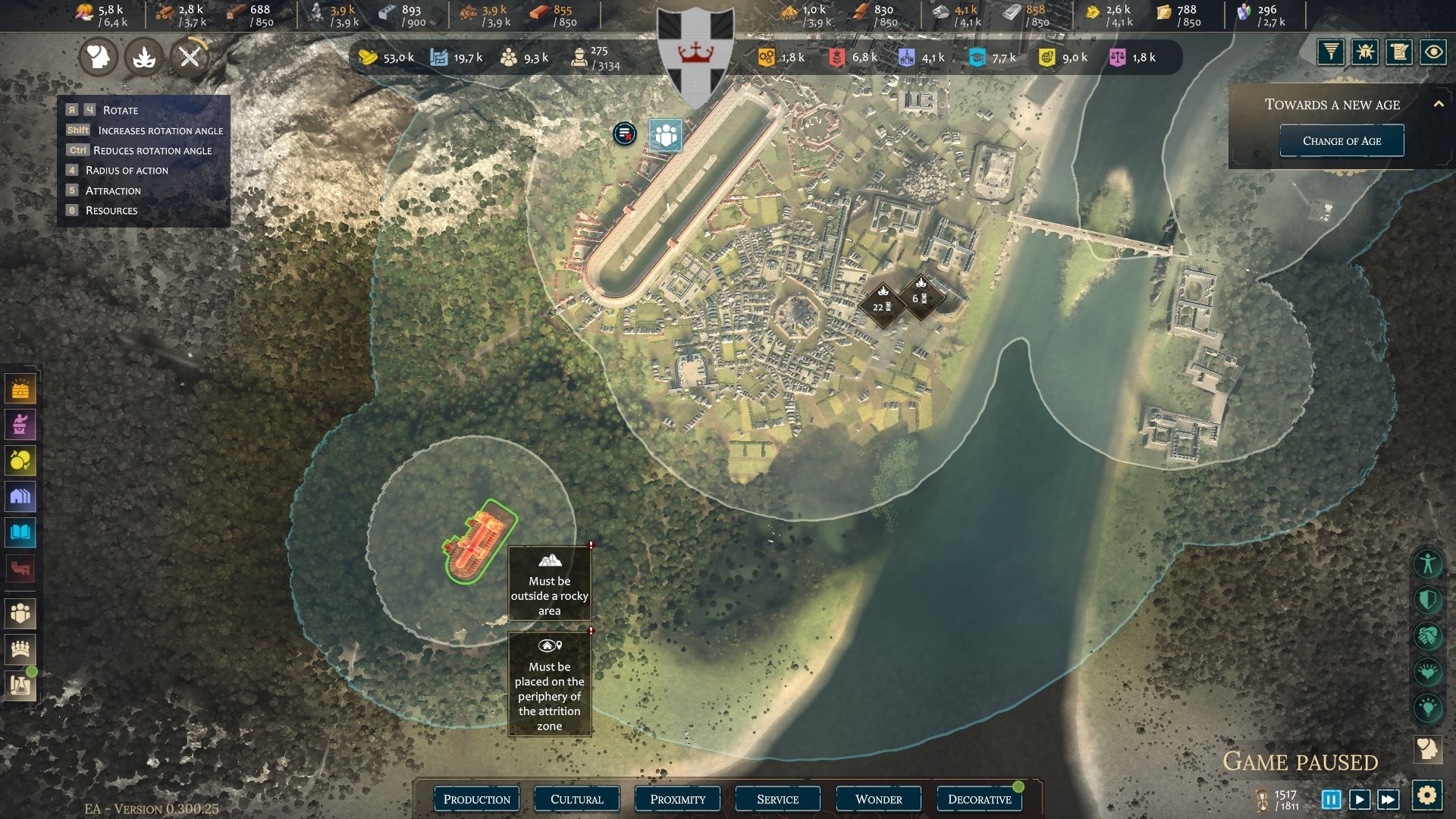Click the crown and cross shield emblem
The height and width of the screenshot is (819, 1456).
click(695, 55)
